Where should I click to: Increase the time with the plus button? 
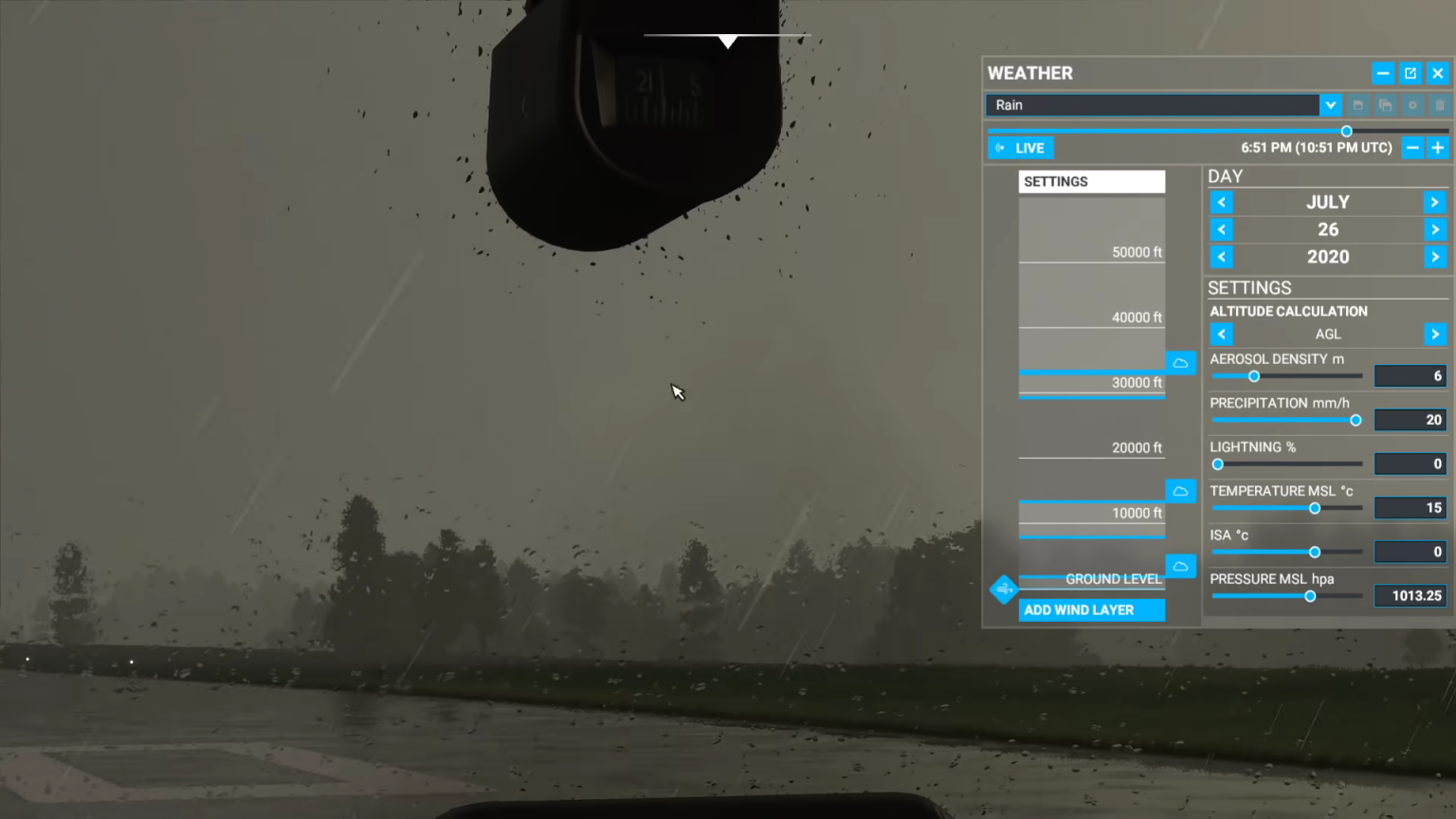click(x=1436, y=148)
